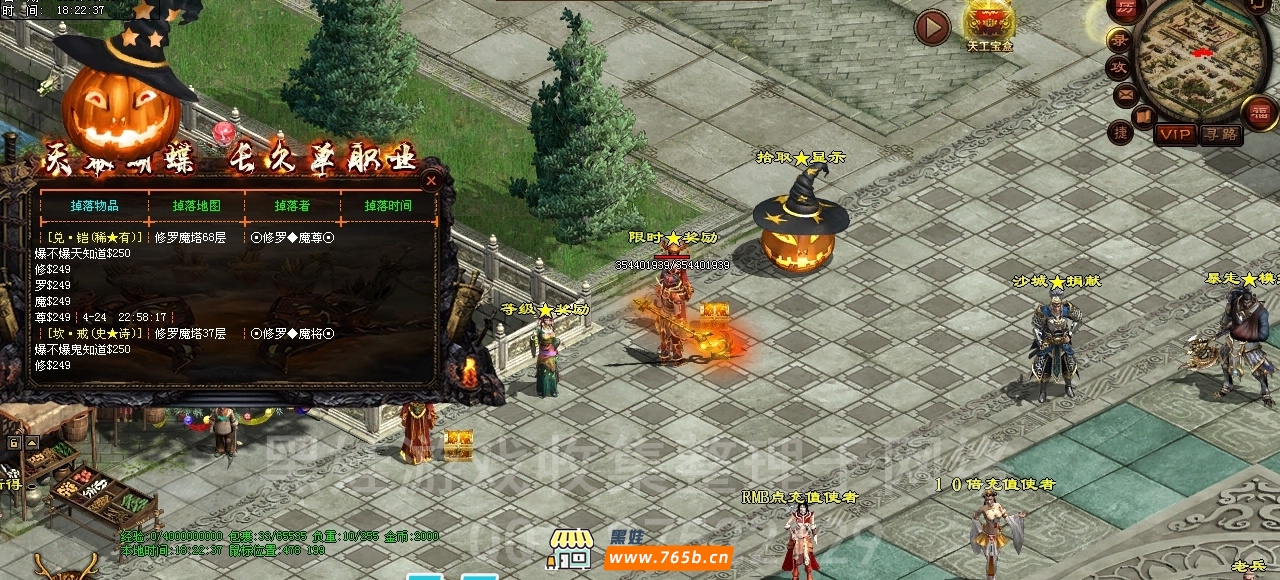Click the 录 round button

(1120, 41)
